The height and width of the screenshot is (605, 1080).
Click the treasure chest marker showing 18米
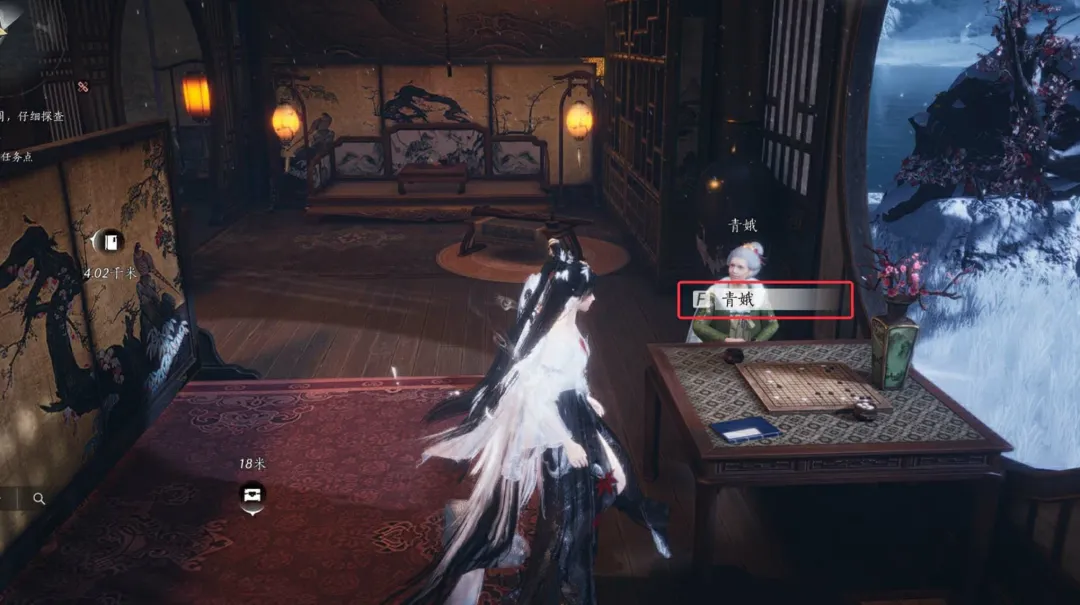coord(251,494)
